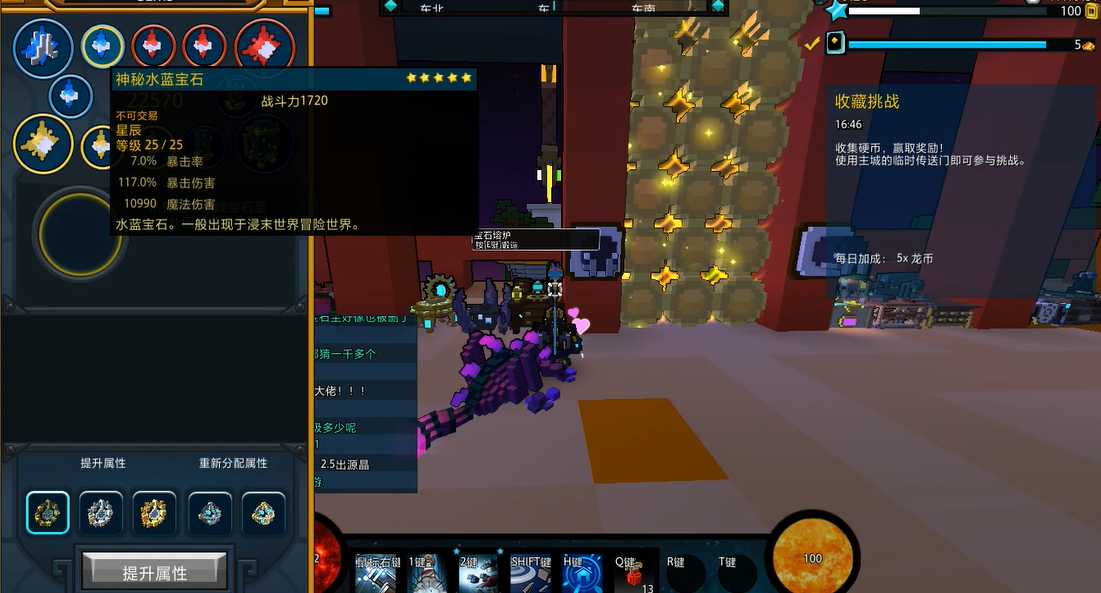Choose the silver wreath booster item
The width and height of the screenshot is (1101, 593).
pyautogui.click(x=101, y=513)
